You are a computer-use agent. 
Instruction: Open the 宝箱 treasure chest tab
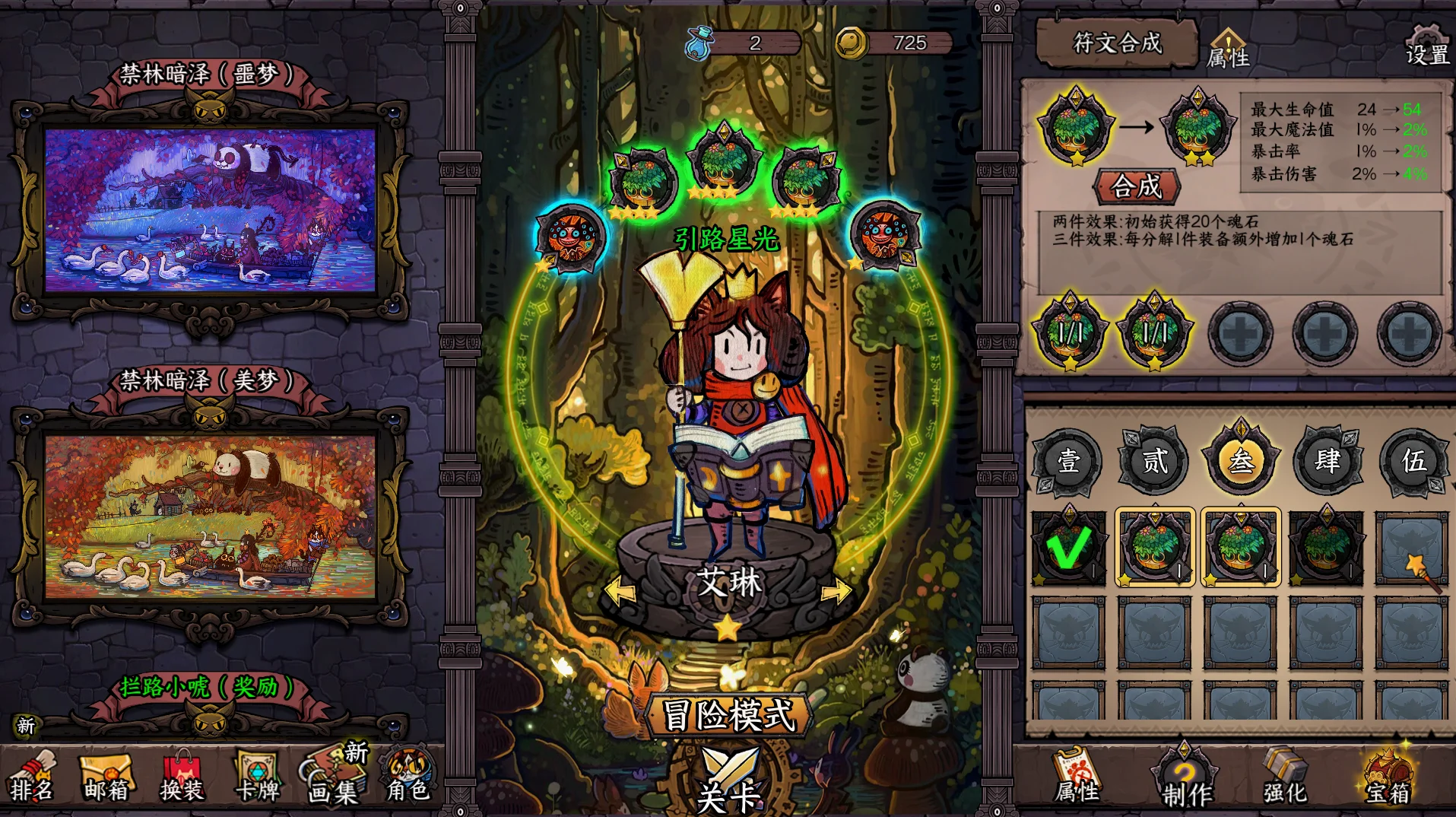[1388, 780]
